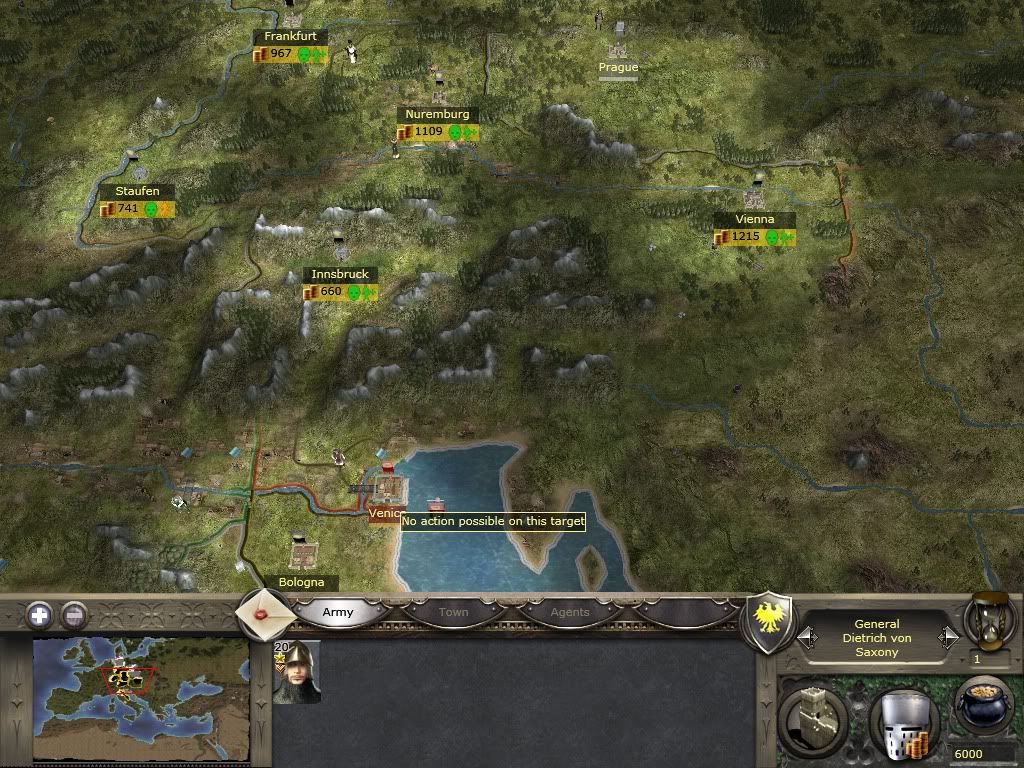Switch to the Army tab
Image resolution: width=1024 pixels, height=768 pixels.
[x=338, y=612]
